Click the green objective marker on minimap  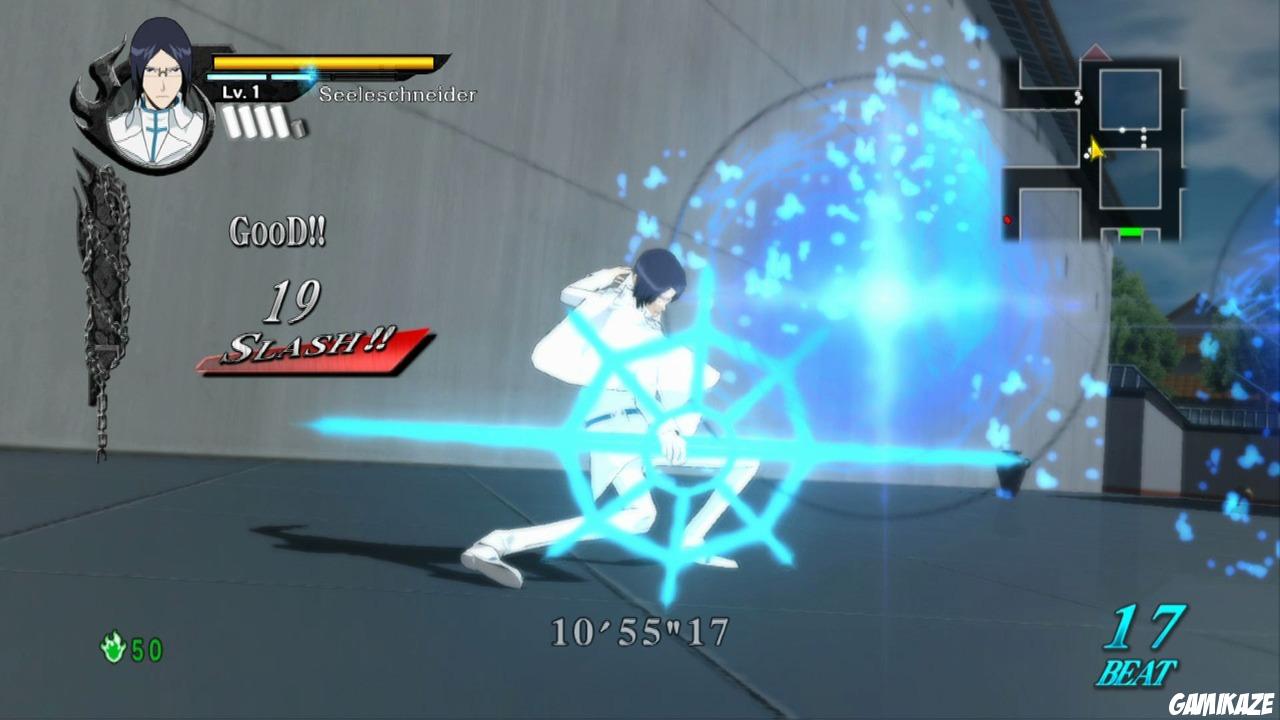(x=1131, y=231)
